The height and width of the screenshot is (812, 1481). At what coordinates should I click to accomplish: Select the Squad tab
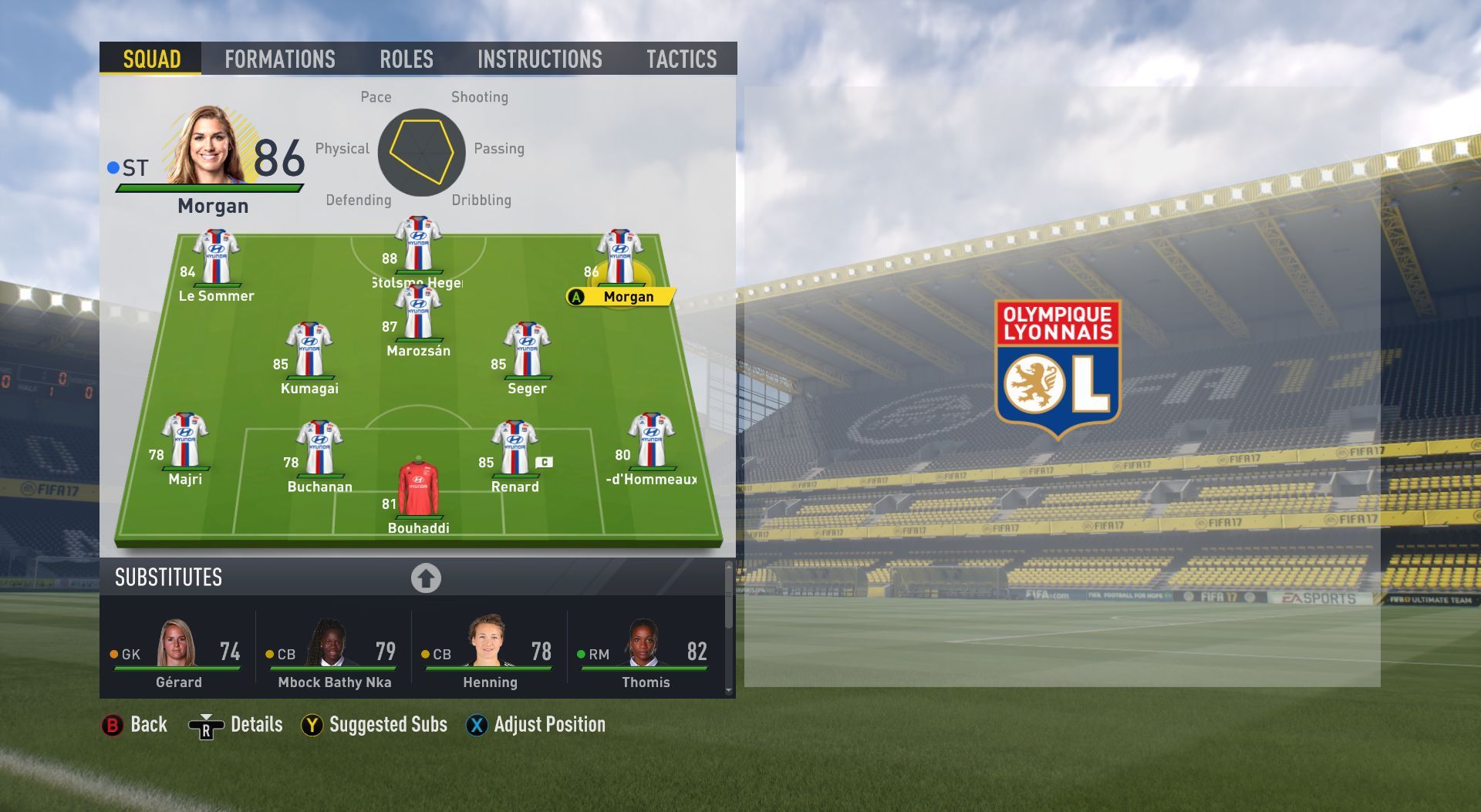pos(151,59)
